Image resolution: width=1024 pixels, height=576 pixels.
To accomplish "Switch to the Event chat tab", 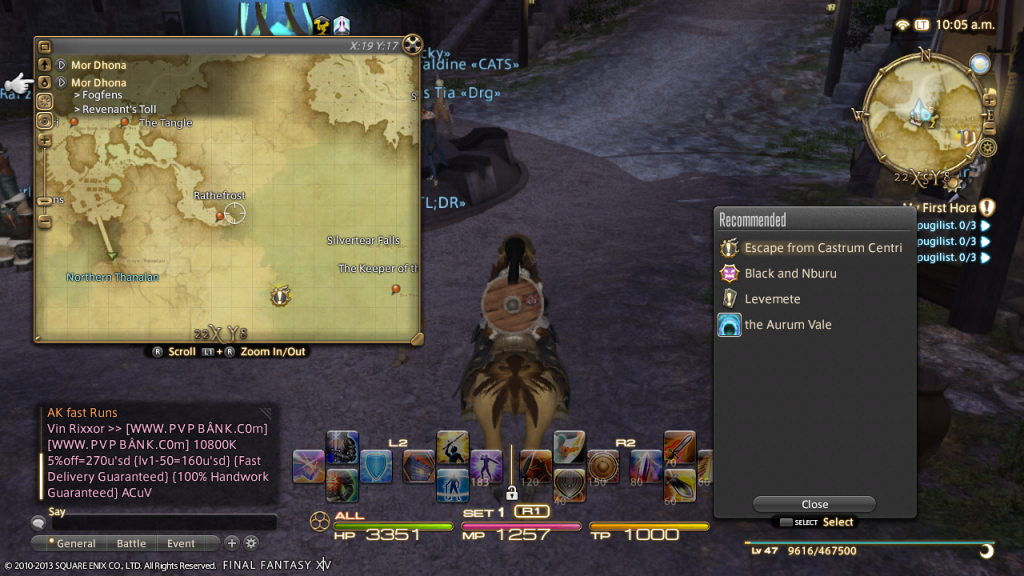I will tap(181, 543).
